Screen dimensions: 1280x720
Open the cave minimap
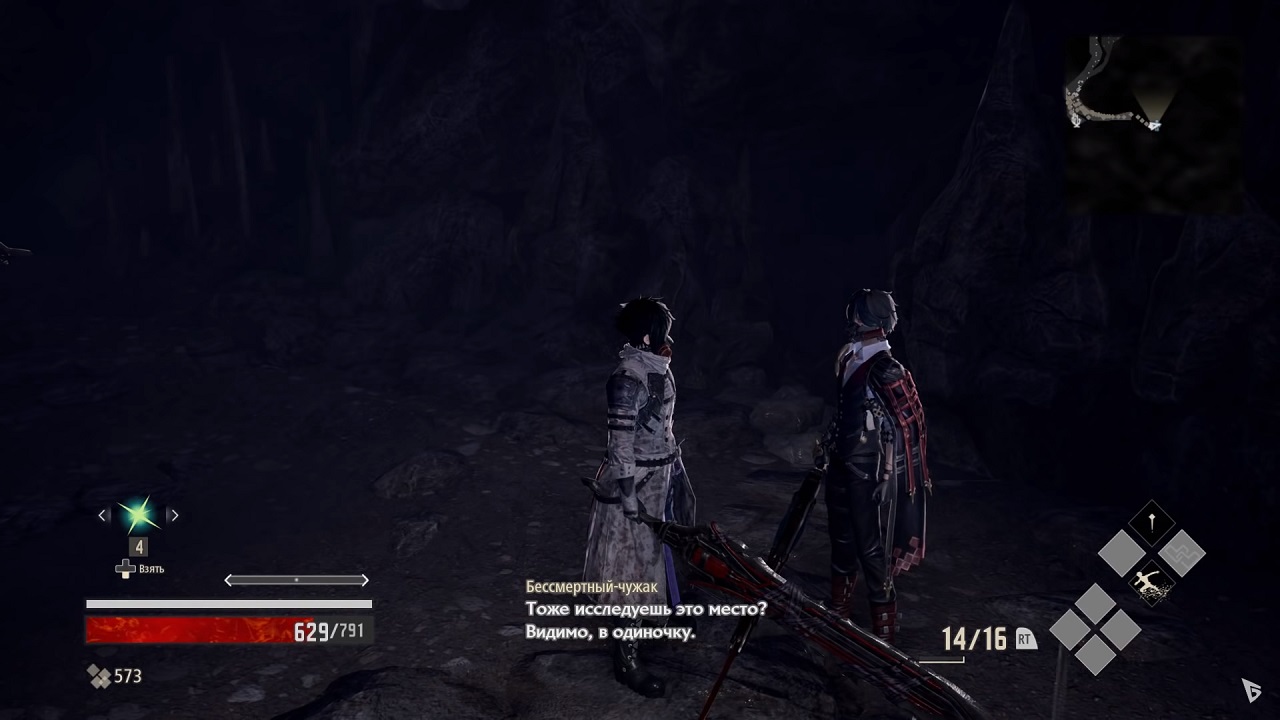click(x=1152, y=124)
